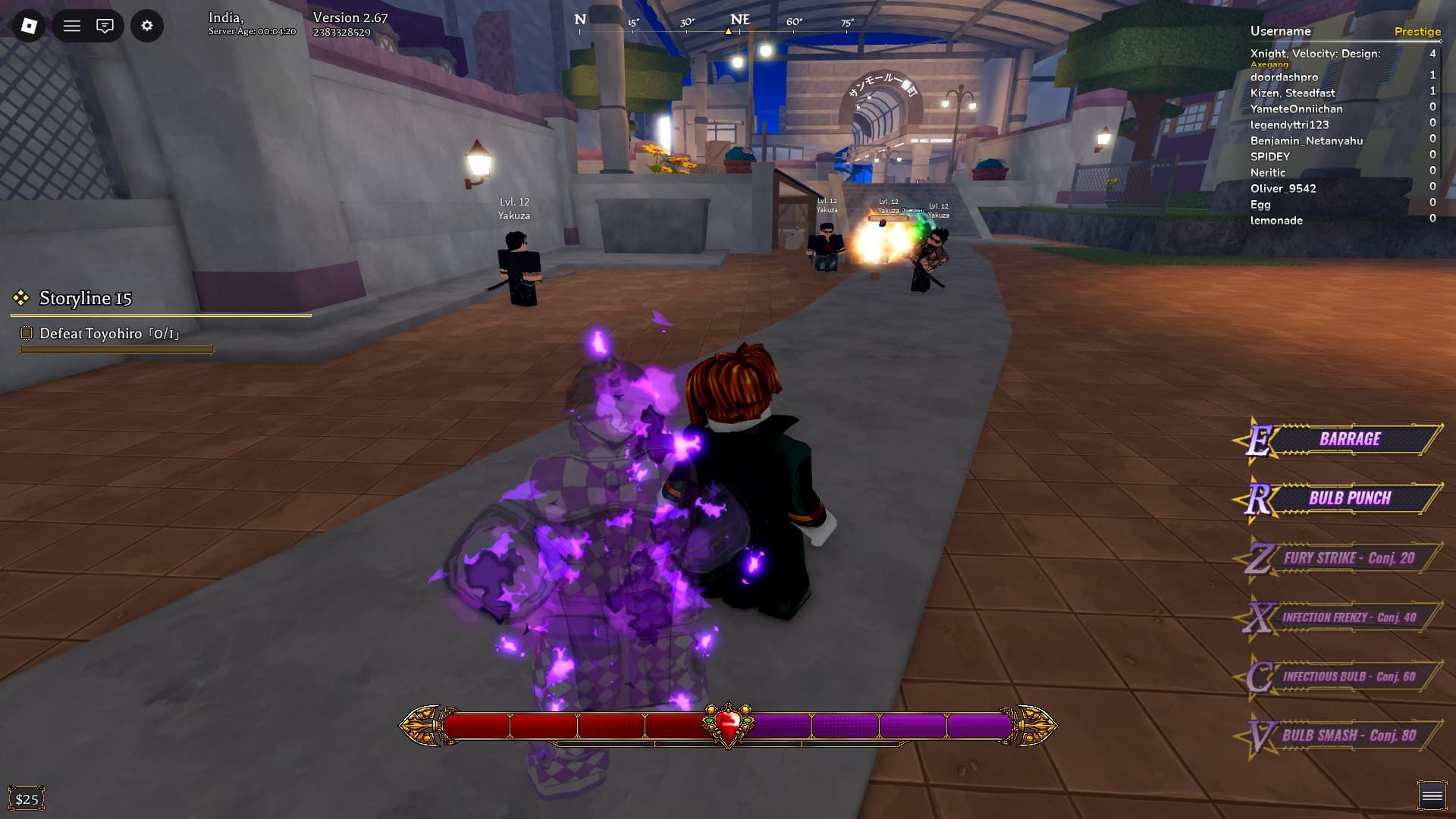Select player YameteOnniichan in the list
Viewport: 1456px width, 819px height.
(1296, 109)
